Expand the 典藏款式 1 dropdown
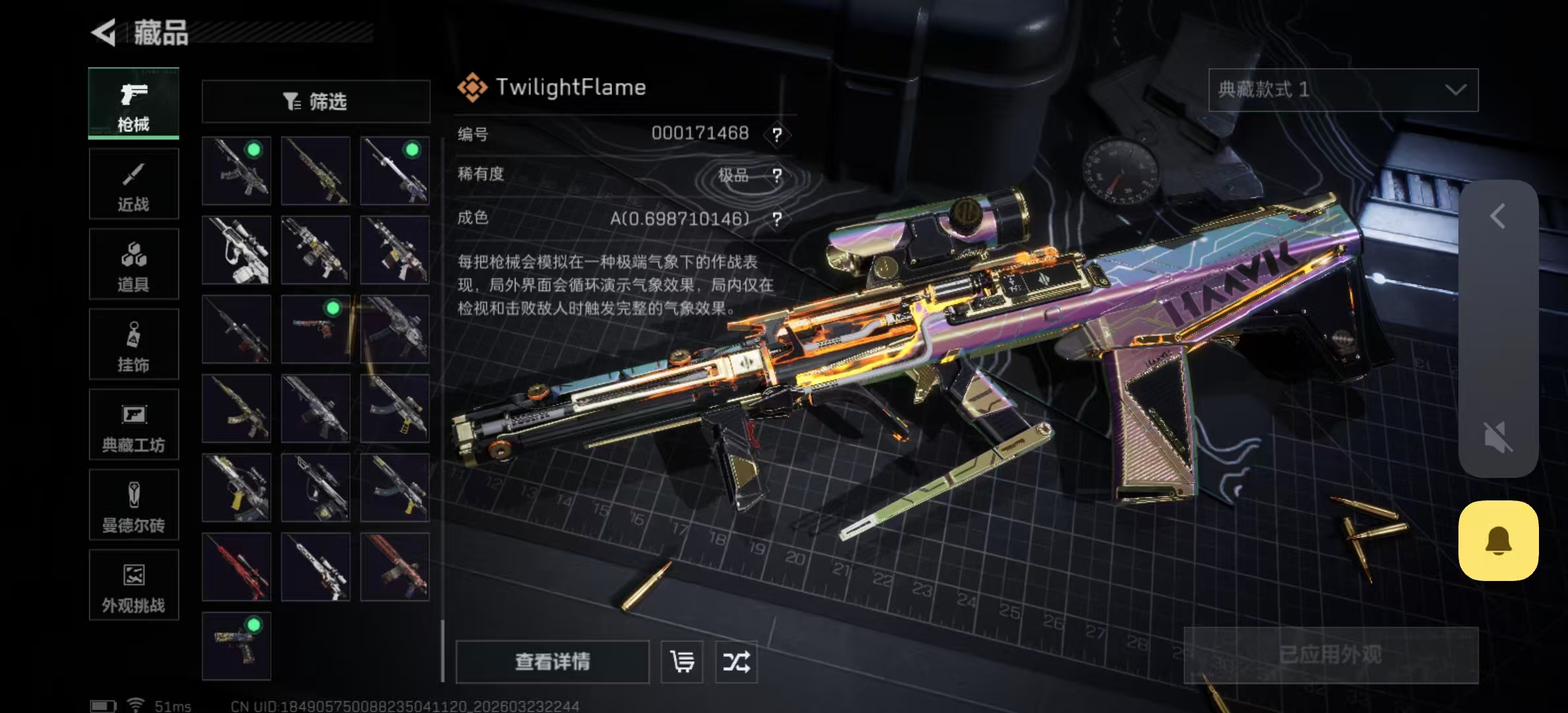Viewport: 1568px width, 713px height. pos(1343,90)
